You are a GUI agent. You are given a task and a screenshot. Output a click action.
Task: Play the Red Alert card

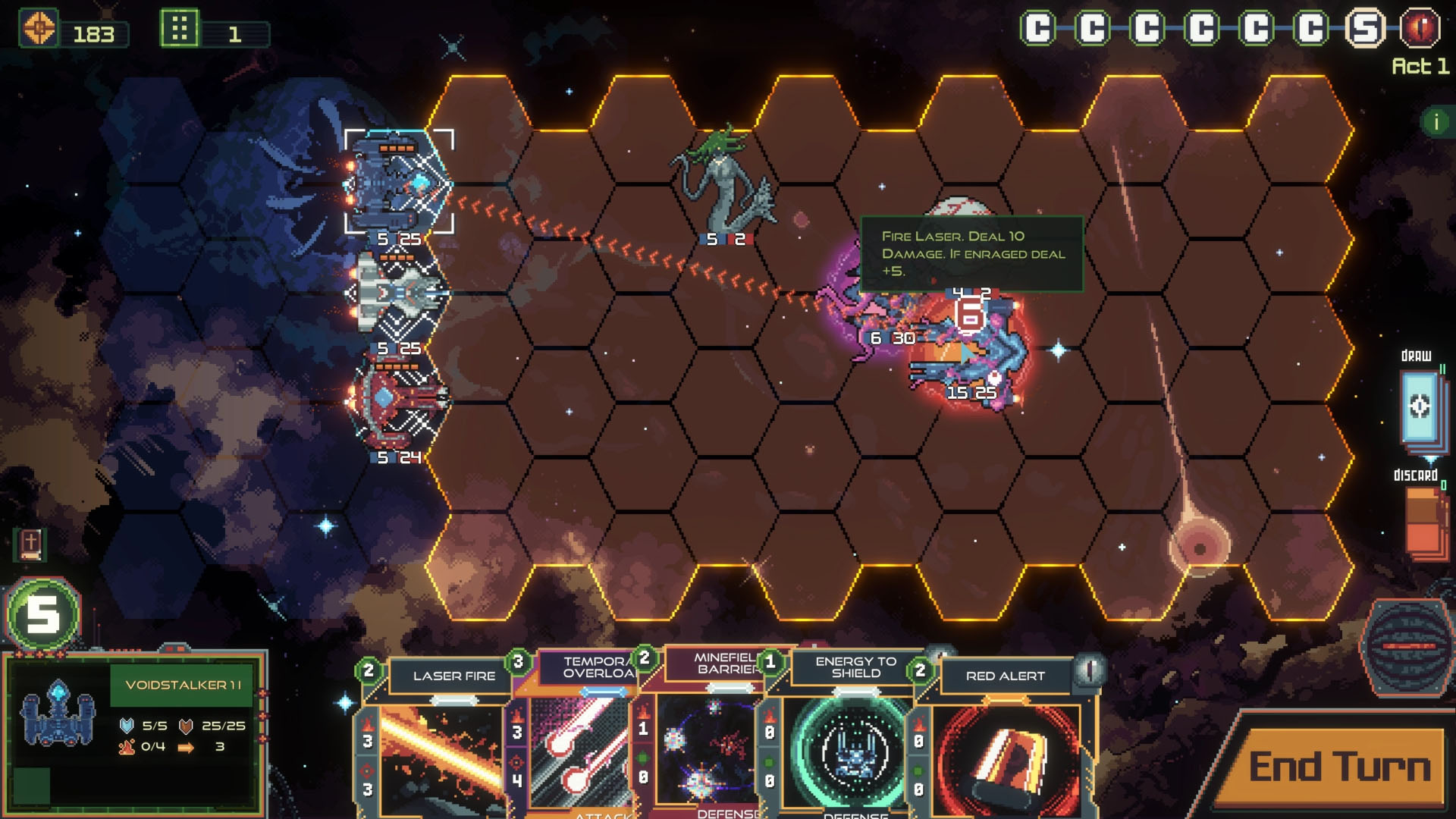pyautogui.click(x=1005, y=736)
